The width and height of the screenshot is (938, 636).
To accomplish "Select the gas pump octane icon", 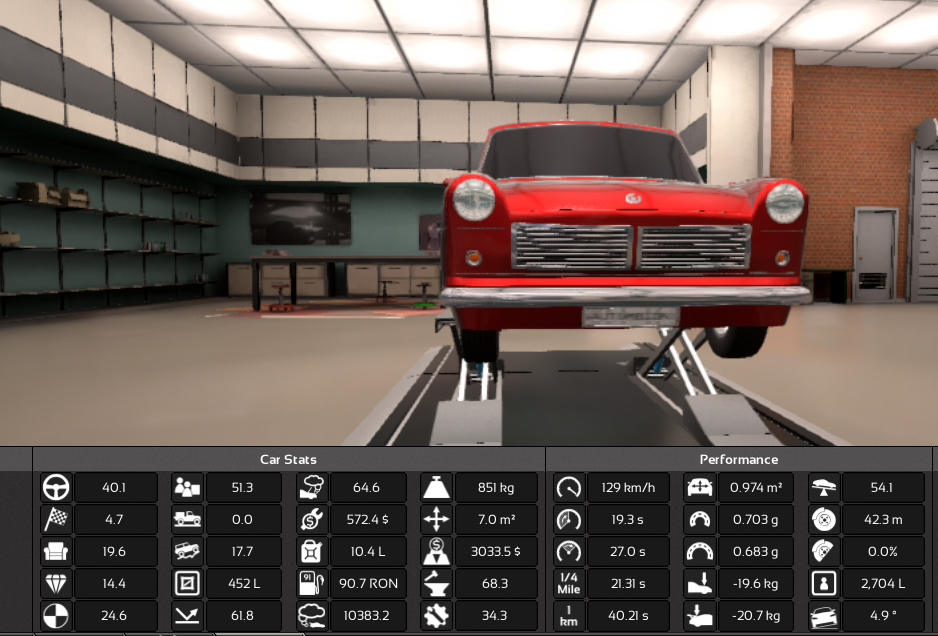I will (x=311, y=584).
